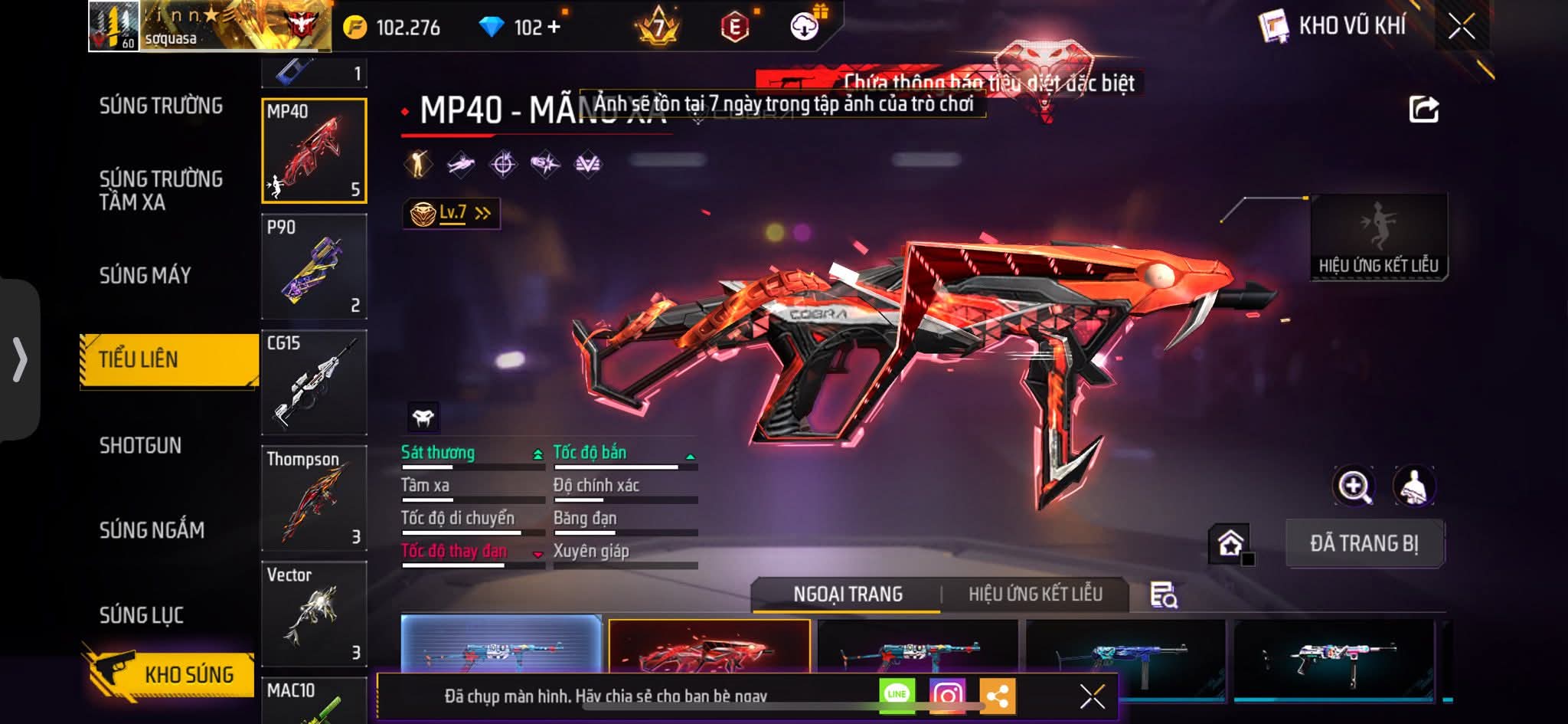Share the screenshot via Instagram
Screen dimensions: 1568x724
[947, 695]
